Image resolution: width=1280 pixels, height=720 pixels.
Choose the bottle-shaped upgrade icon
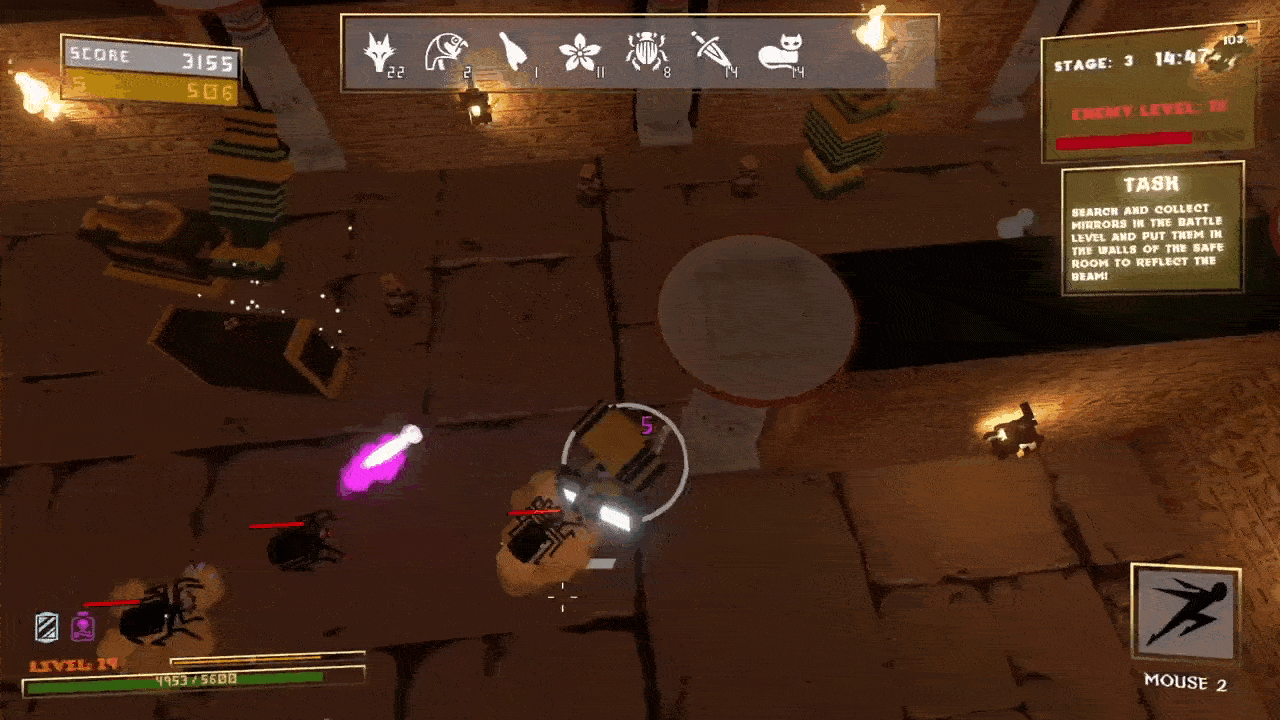pos(512,51)
